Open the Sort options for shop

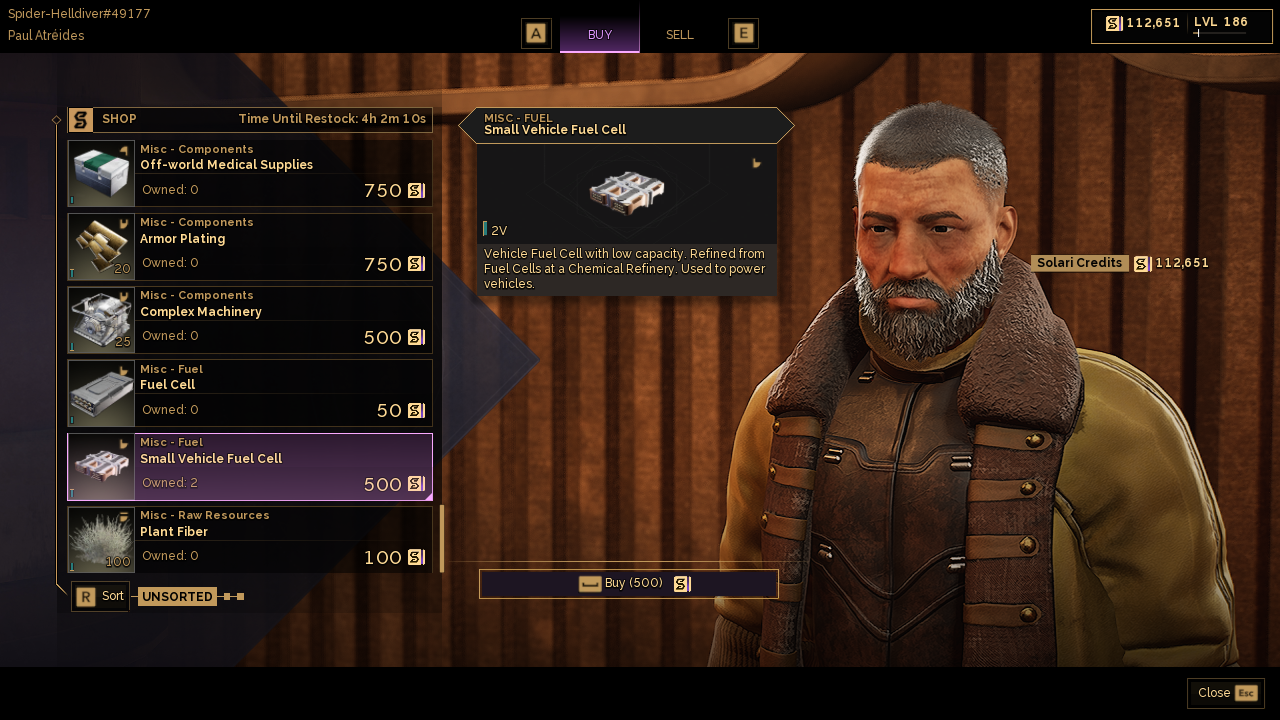(101, 597)
